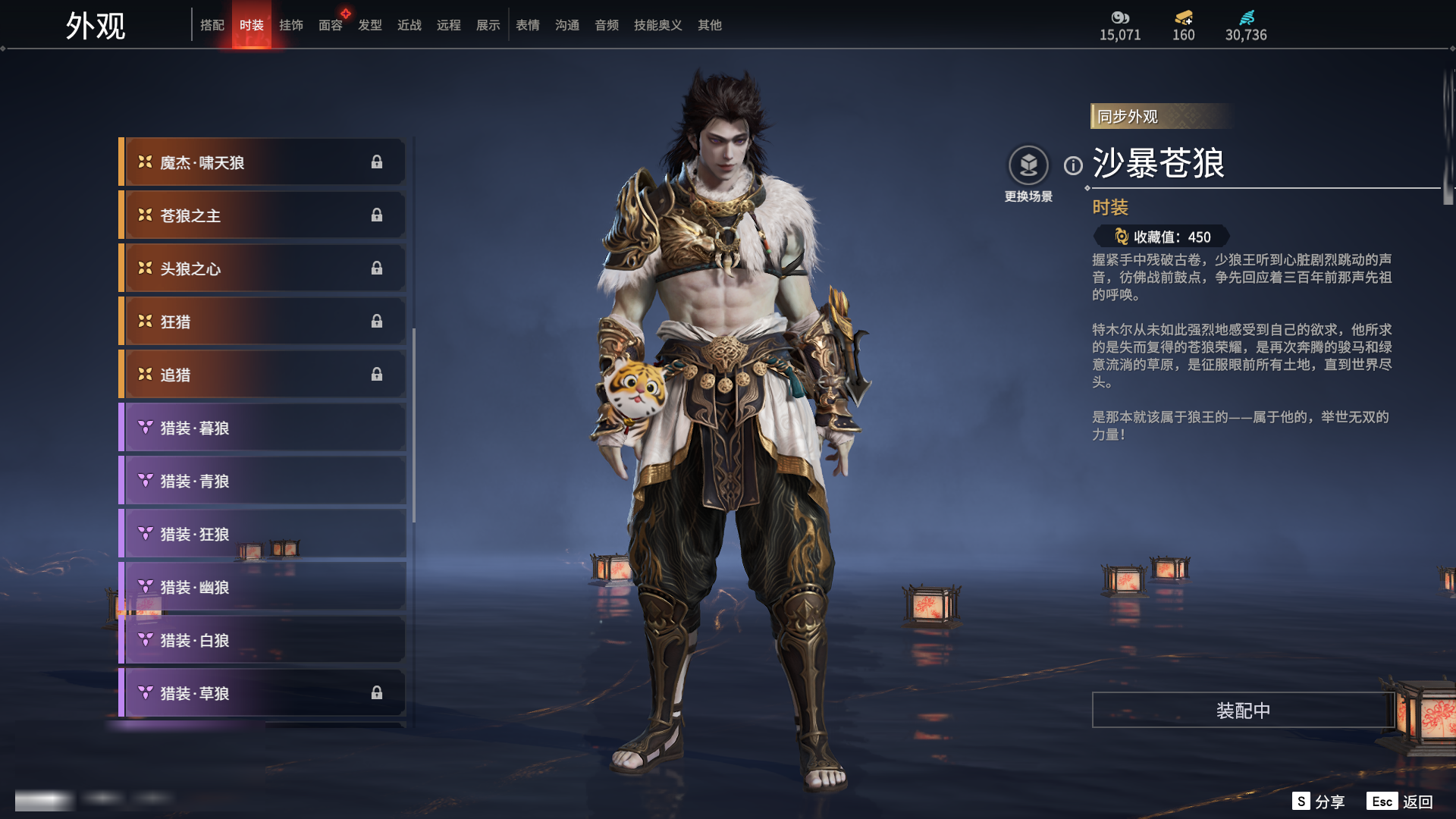Choose the 猎装·暮狼 outfit

click(x=262, y=428)
